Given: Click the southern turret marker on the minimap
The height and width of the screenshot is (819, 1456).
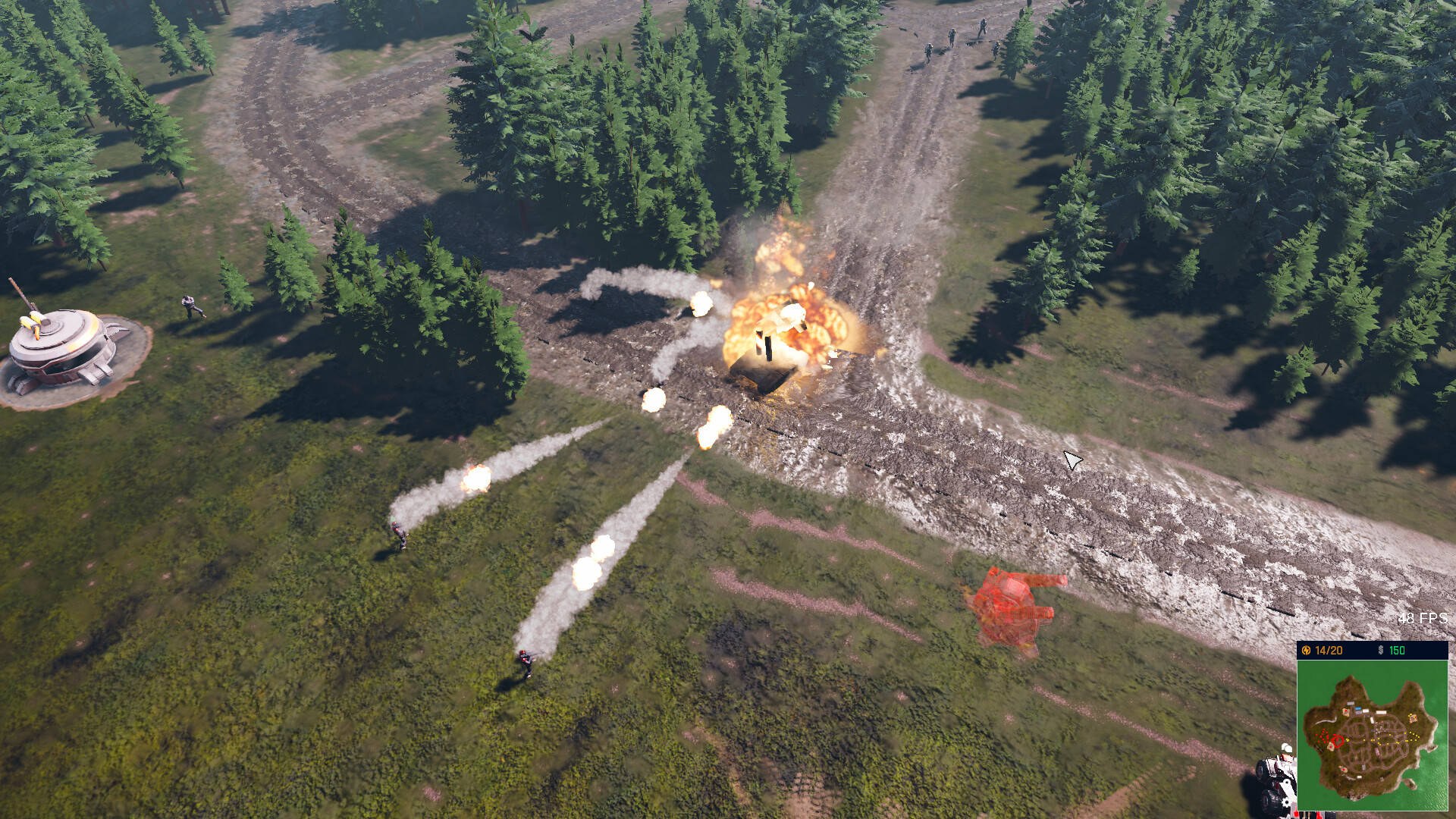Looking at the screenshot, I should click(x=1344, y=768).
